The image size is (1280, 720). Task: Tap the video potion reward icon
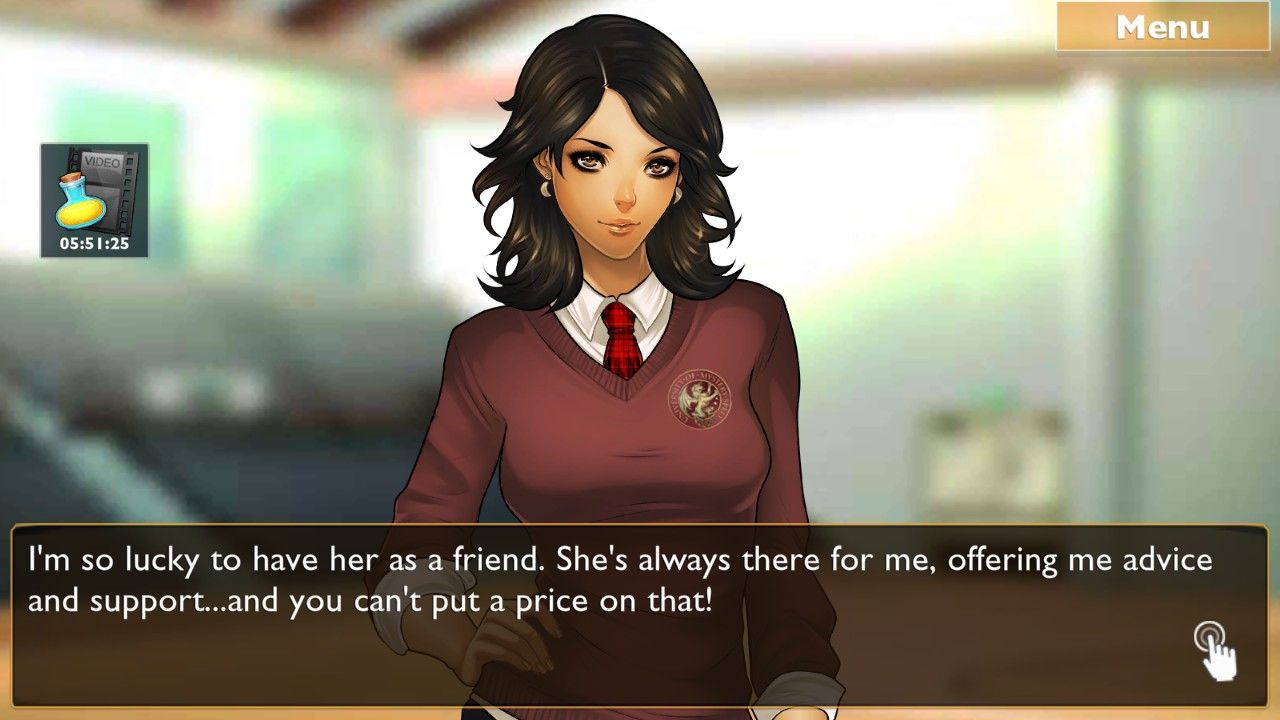(x=94, y=200)
